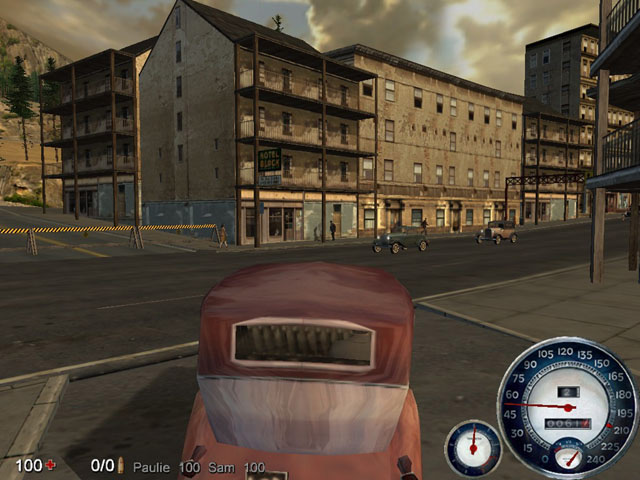Select the small red-needle gauge

point(472,447)
